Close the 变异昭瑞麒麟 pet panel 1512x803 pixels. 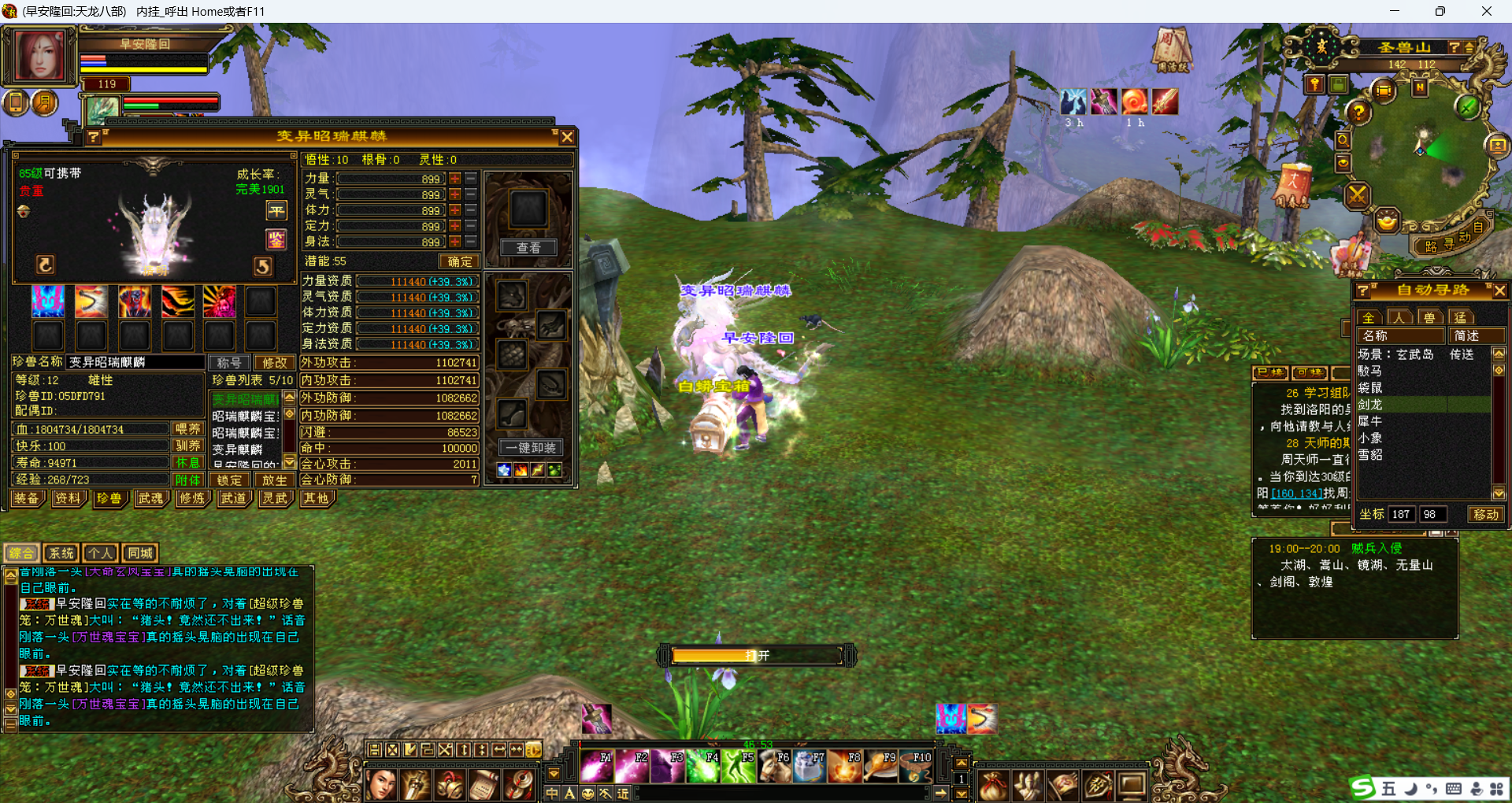point(566,137)
